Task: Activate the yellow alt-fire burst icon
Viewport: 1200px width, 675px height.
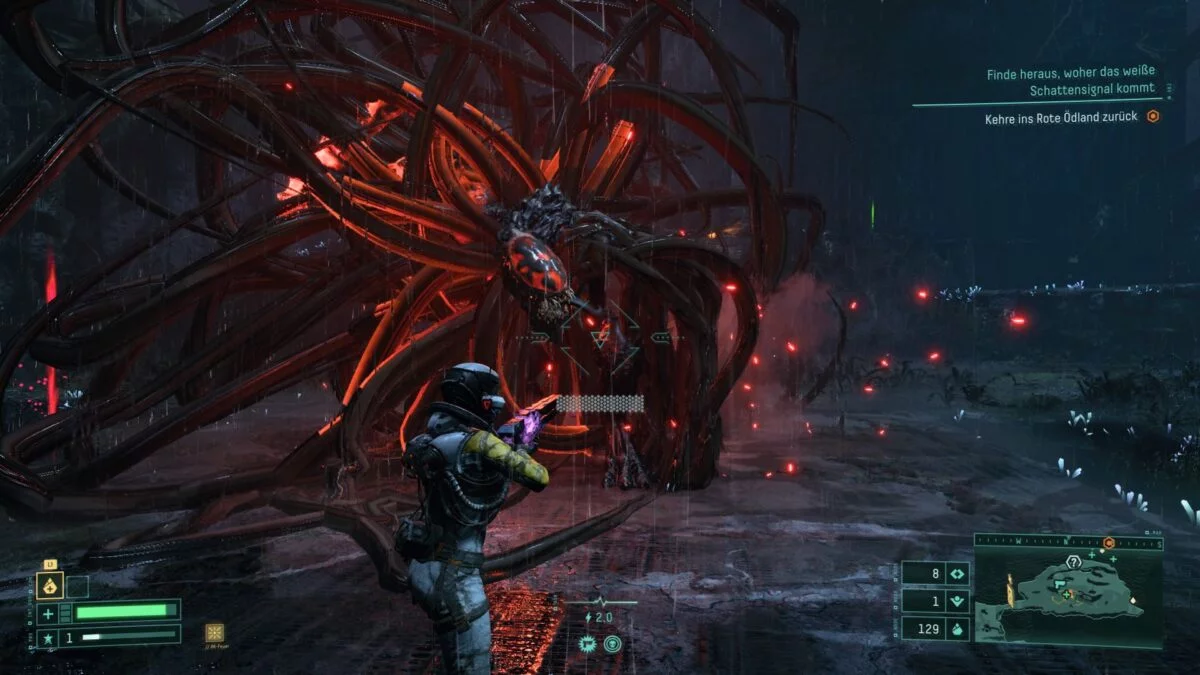Action: coord(214,632)
